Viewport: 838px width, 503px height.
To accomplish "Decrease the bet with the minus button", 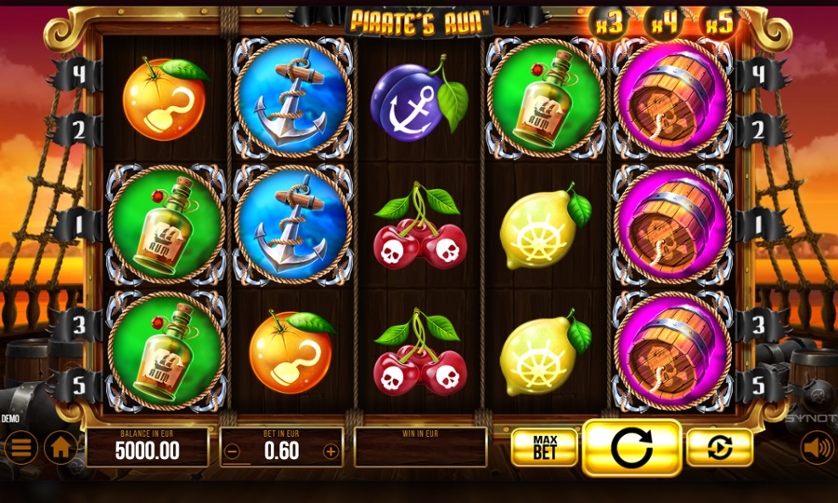I will point(232,451).
